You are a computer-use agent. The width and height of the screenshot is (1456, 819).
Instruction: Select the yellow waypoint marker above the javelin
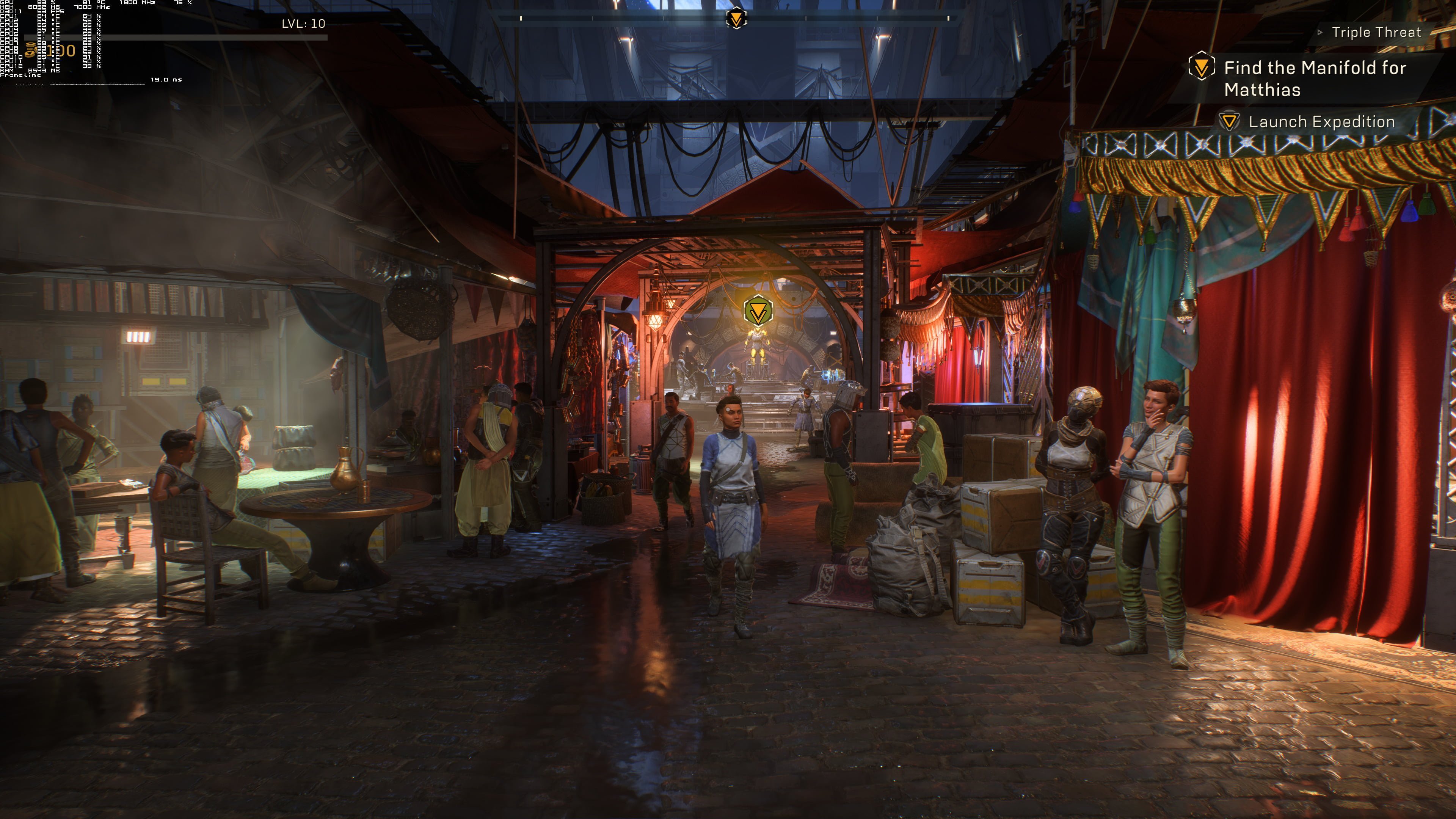[758, 310]
